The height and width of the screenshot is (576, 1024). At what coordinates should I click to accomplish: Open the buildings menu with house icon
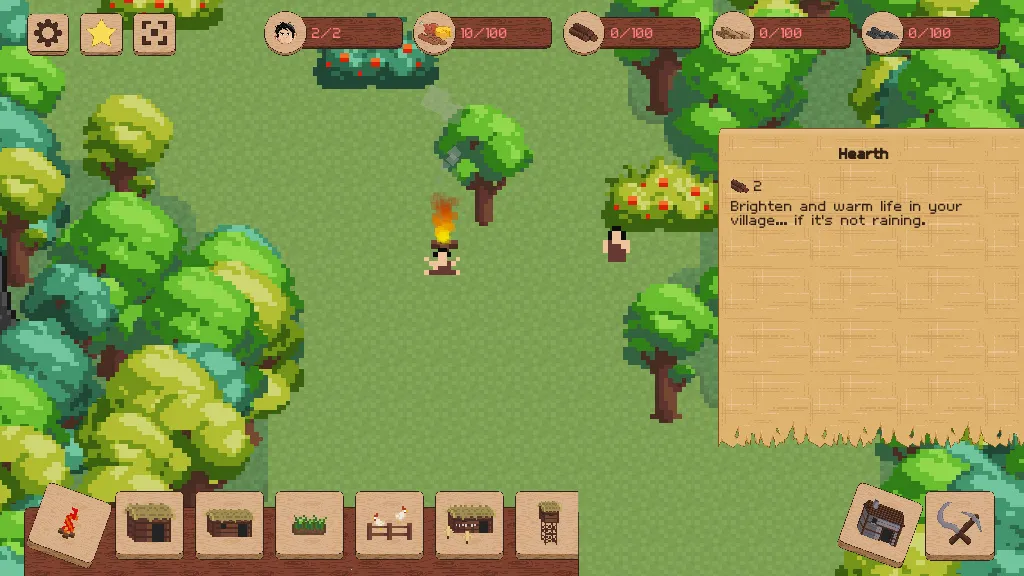click(880, 523)
